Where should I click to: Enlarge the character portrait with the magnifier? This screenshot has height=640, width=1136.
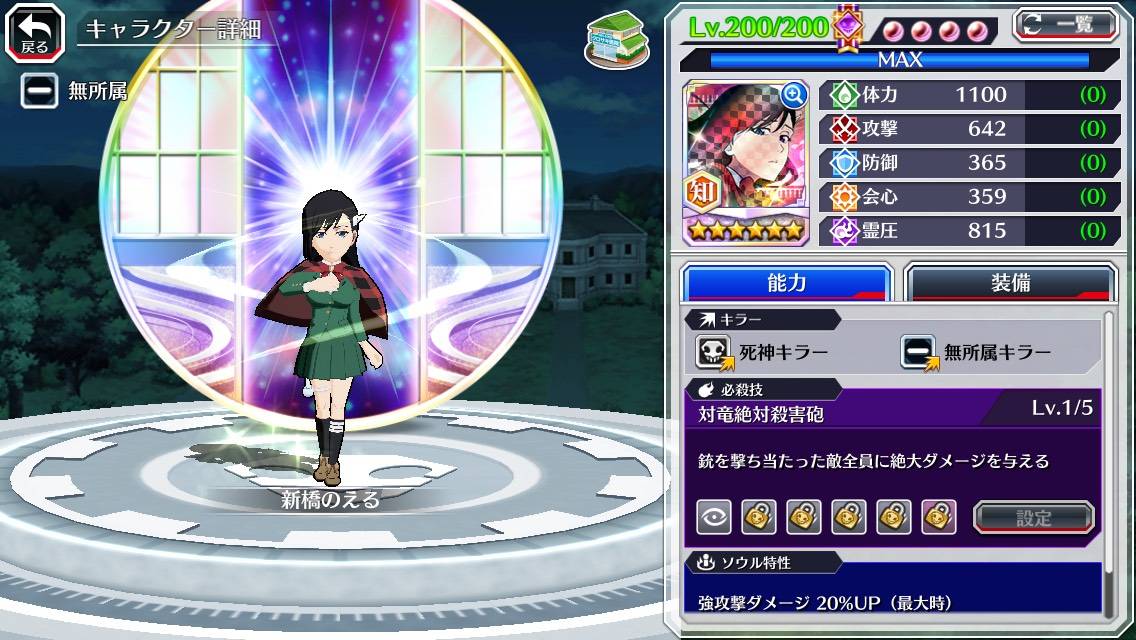(793, 94)
